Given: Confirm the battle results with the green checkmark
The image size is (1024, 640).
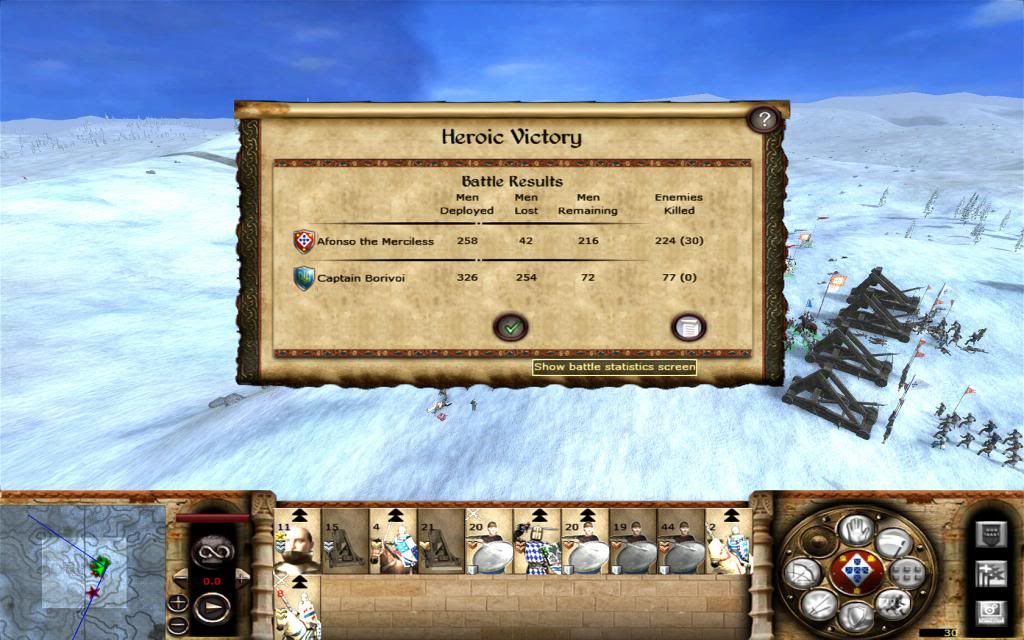Looking at the screenshot, I should coord(511,327).
